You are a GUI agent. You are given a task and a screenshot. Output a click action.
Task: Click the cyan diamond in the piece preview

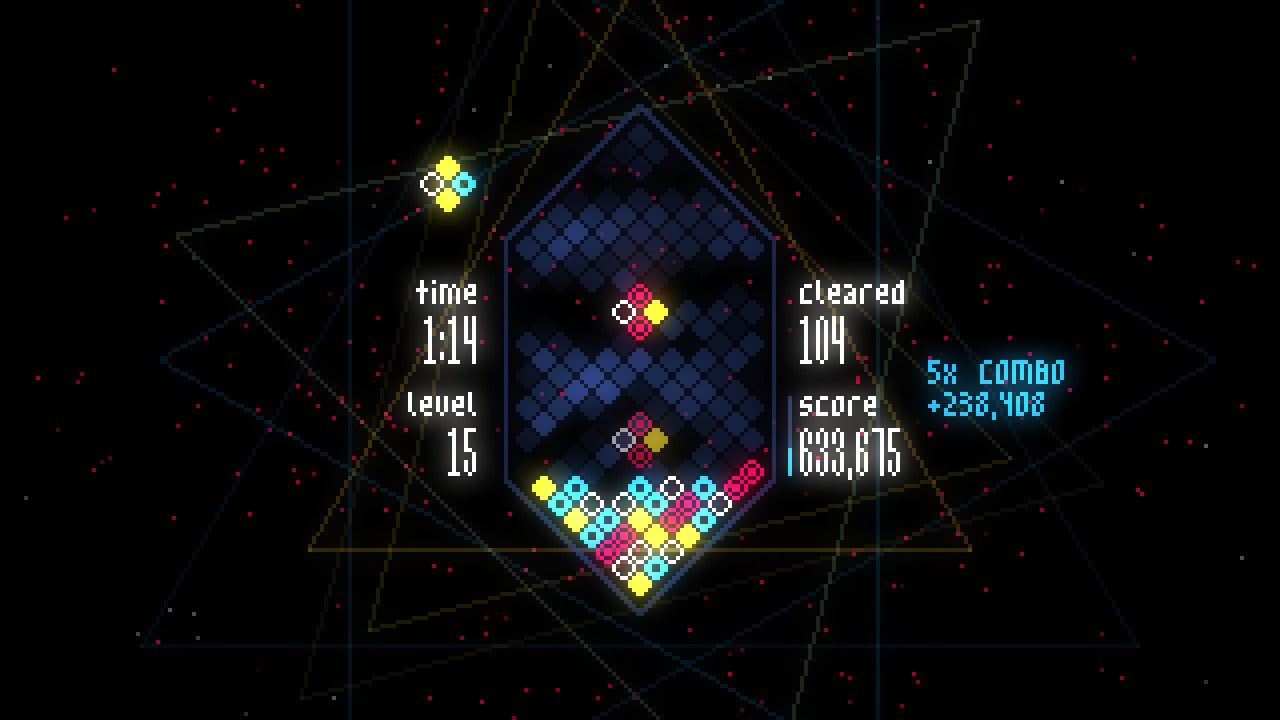click(x=466, y=185)
